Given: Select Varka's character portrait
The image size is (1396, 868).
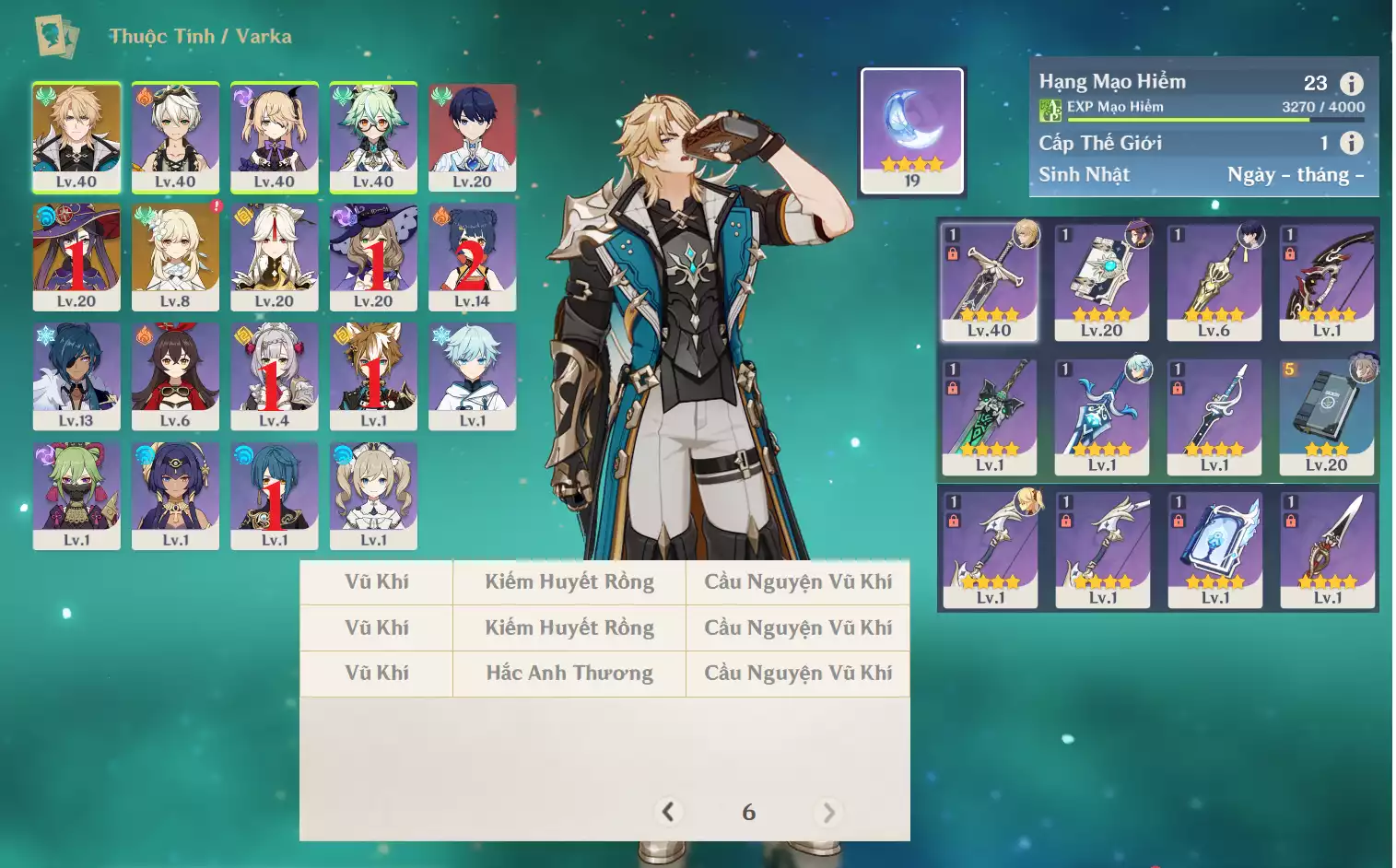Looking at the screenshot, I should [x=76, y=136].
